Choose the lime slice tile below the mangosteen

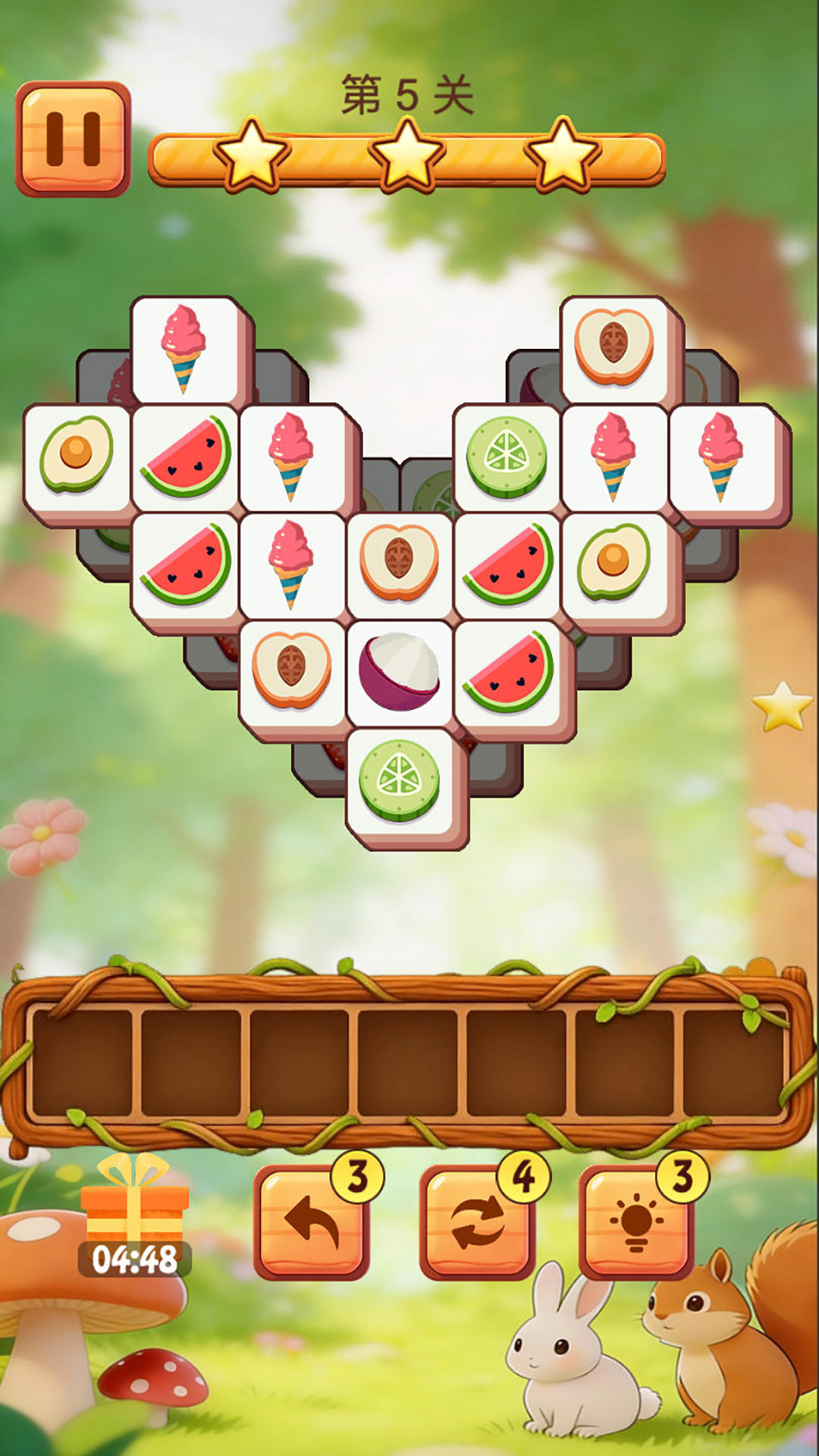pyautogui.click(x=400, y=780)
